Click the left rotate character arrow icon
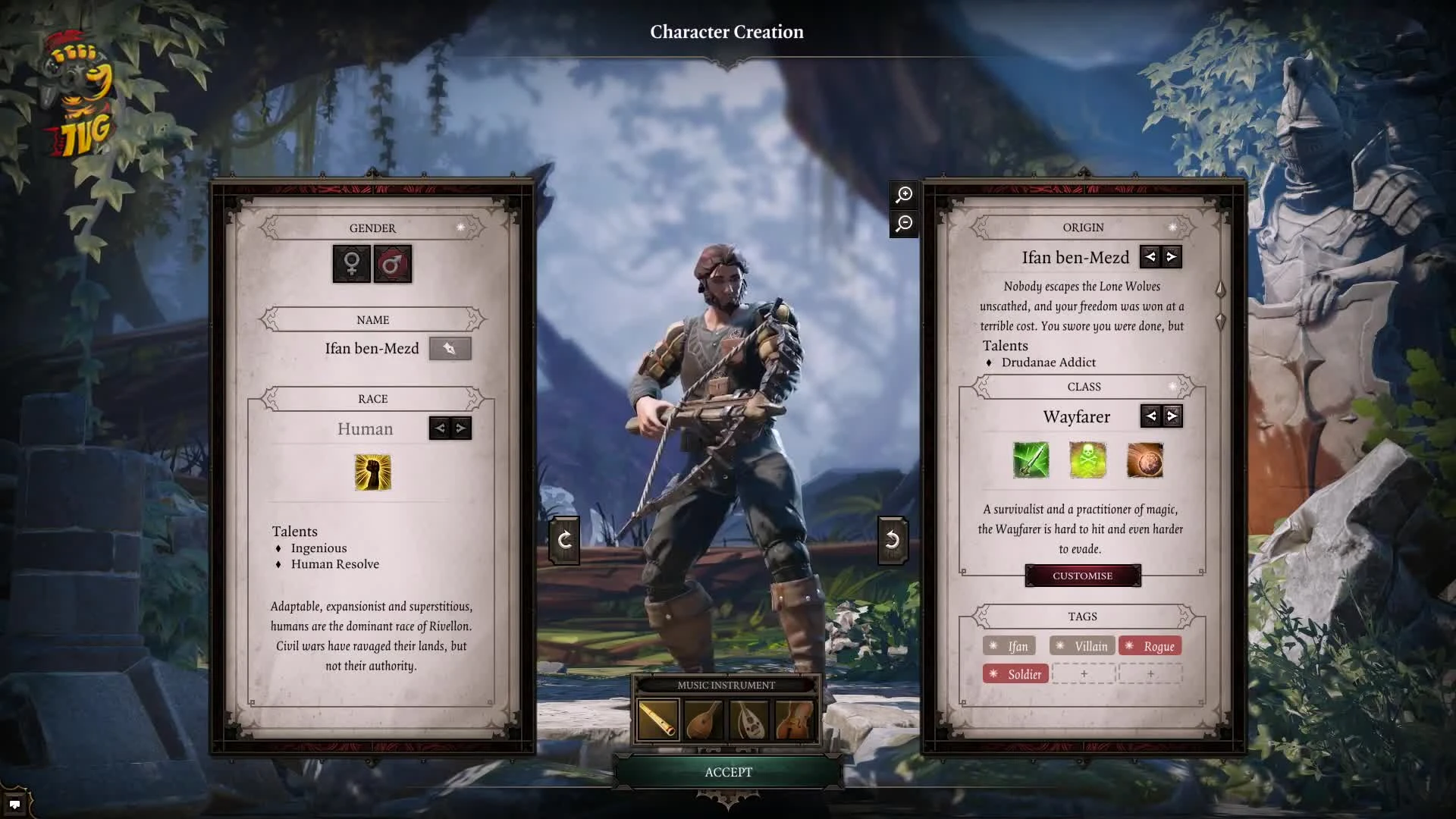The image size is (1456, 819). [x=565, y=540]
